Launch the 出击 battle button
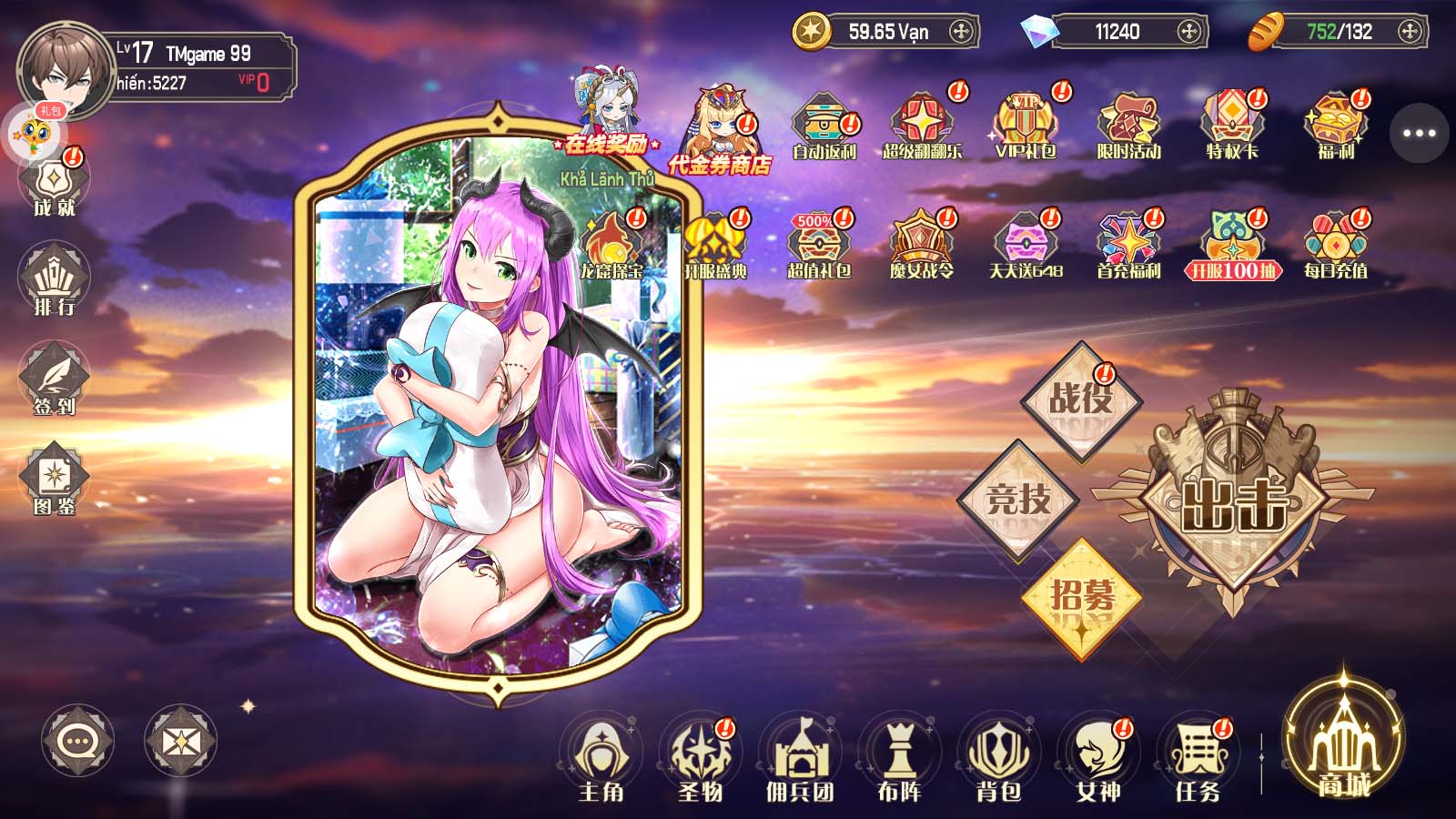1456x819 pixels. 1234,502
